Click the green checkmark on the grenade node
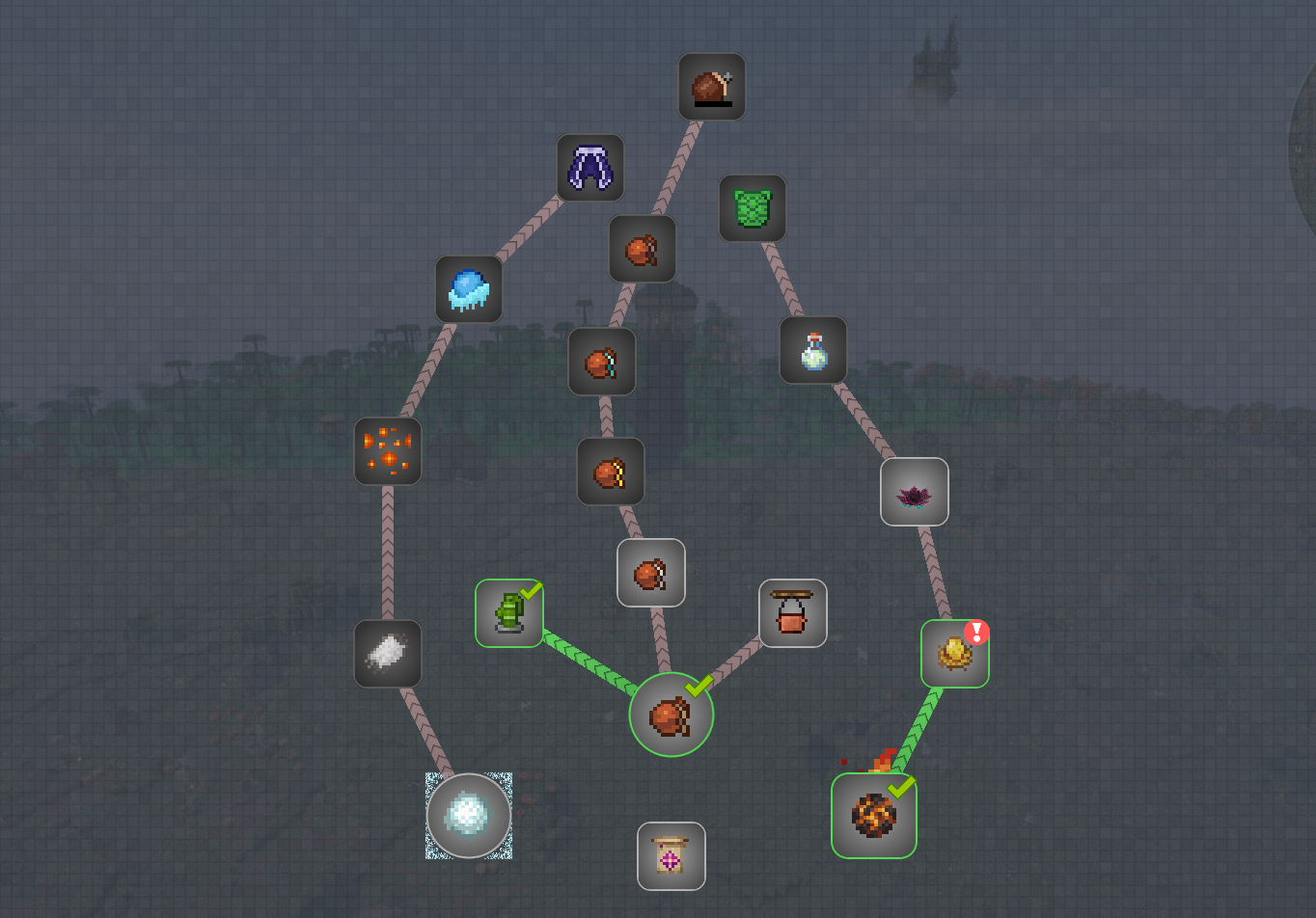Image resolution: width=1316 pixels, height=918 pixels. click(530, 590)
